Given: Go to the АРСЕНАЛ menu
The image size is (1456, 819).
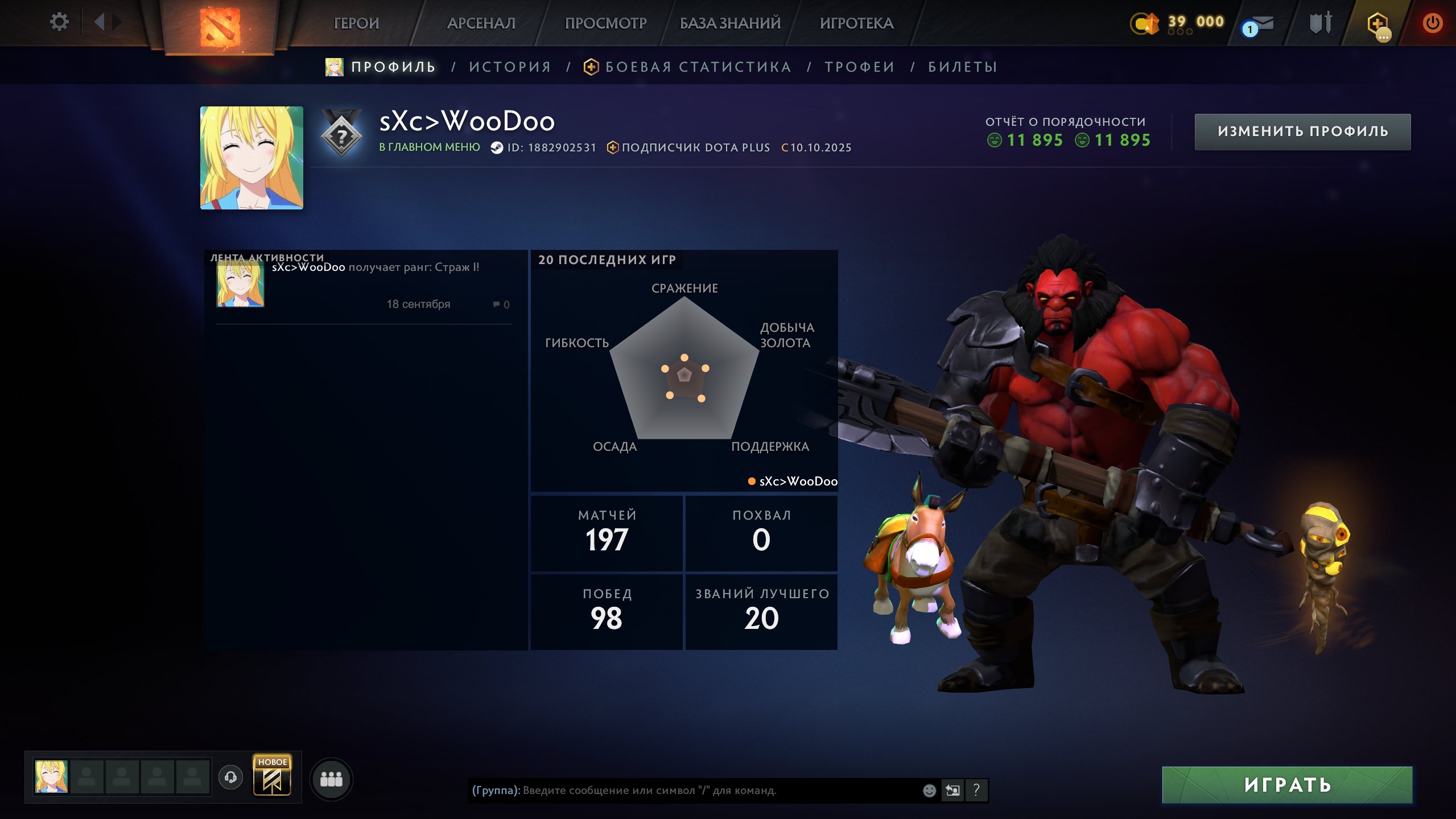Looking at the screenshot, I should 481,23.
